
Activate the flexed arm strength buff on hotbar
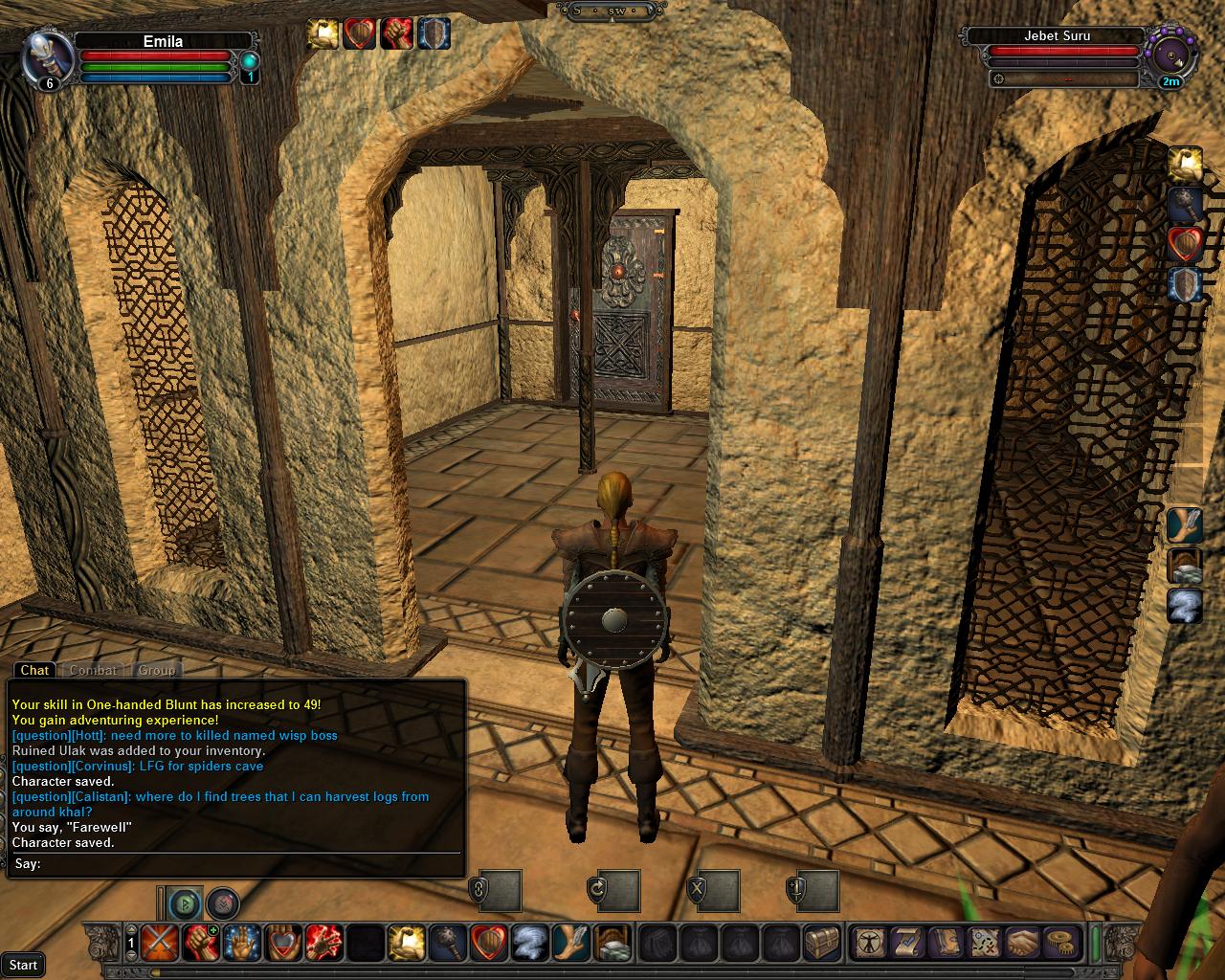(x=405, y=944)
